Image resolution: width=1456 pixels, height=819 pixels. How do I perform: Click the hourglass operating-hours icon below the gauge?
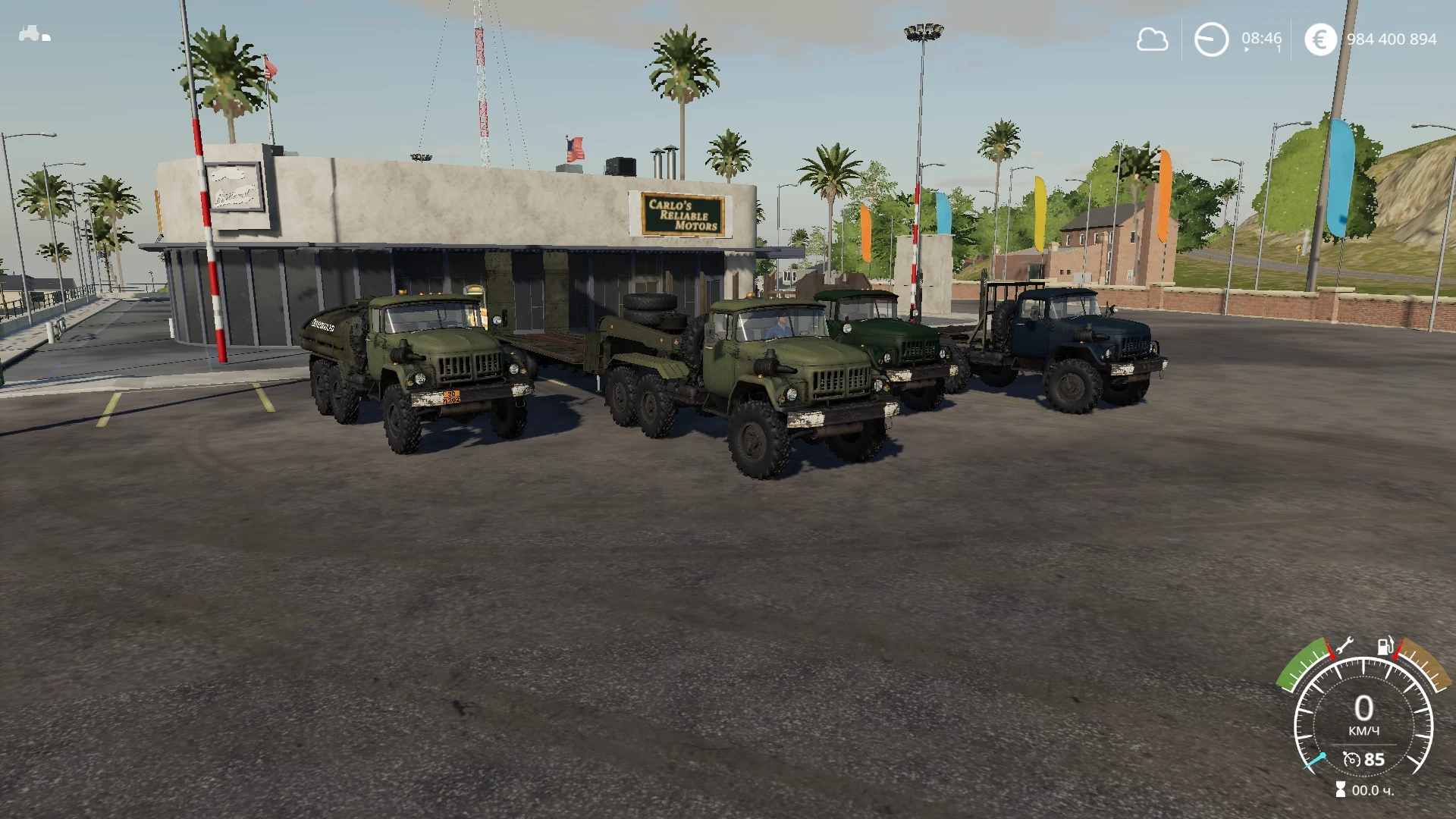[x=1341, y=789]
